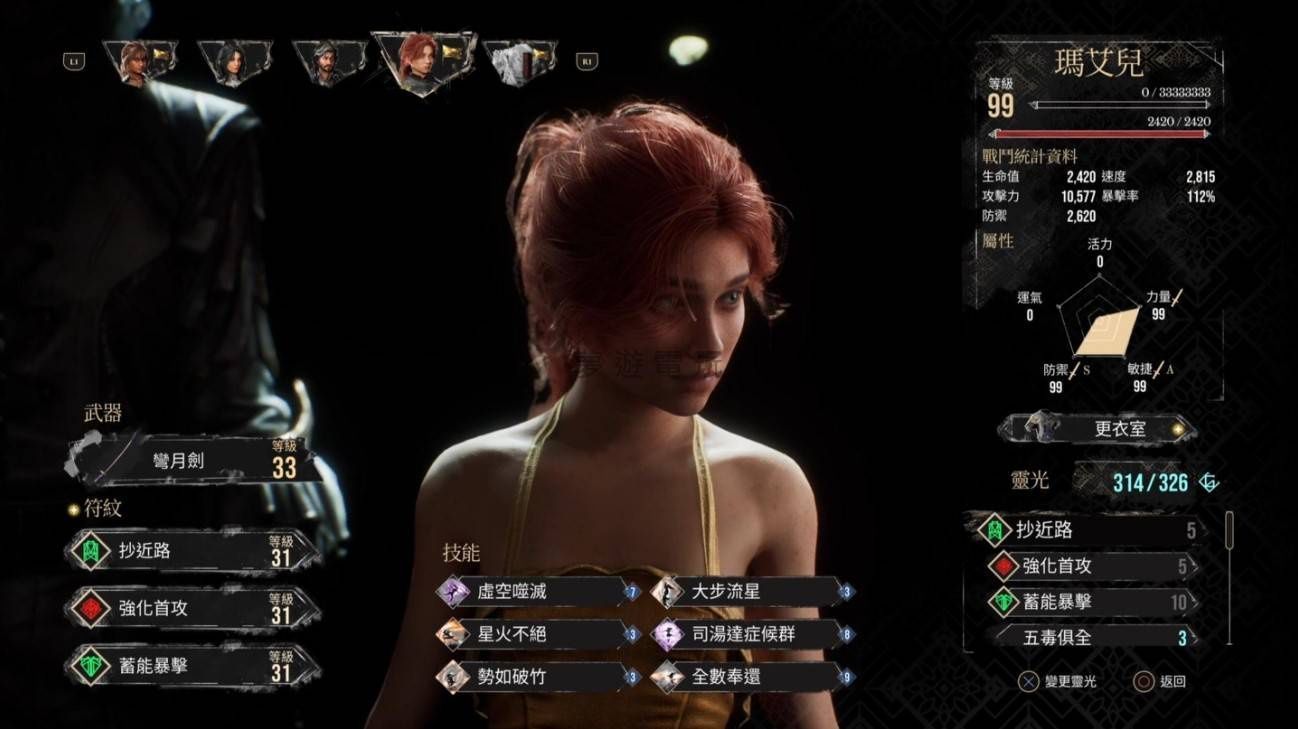This screenshot has height=729, width=1298.
Task: Select 強化首攻 in the lumina list
Action: pos(1087,566)
